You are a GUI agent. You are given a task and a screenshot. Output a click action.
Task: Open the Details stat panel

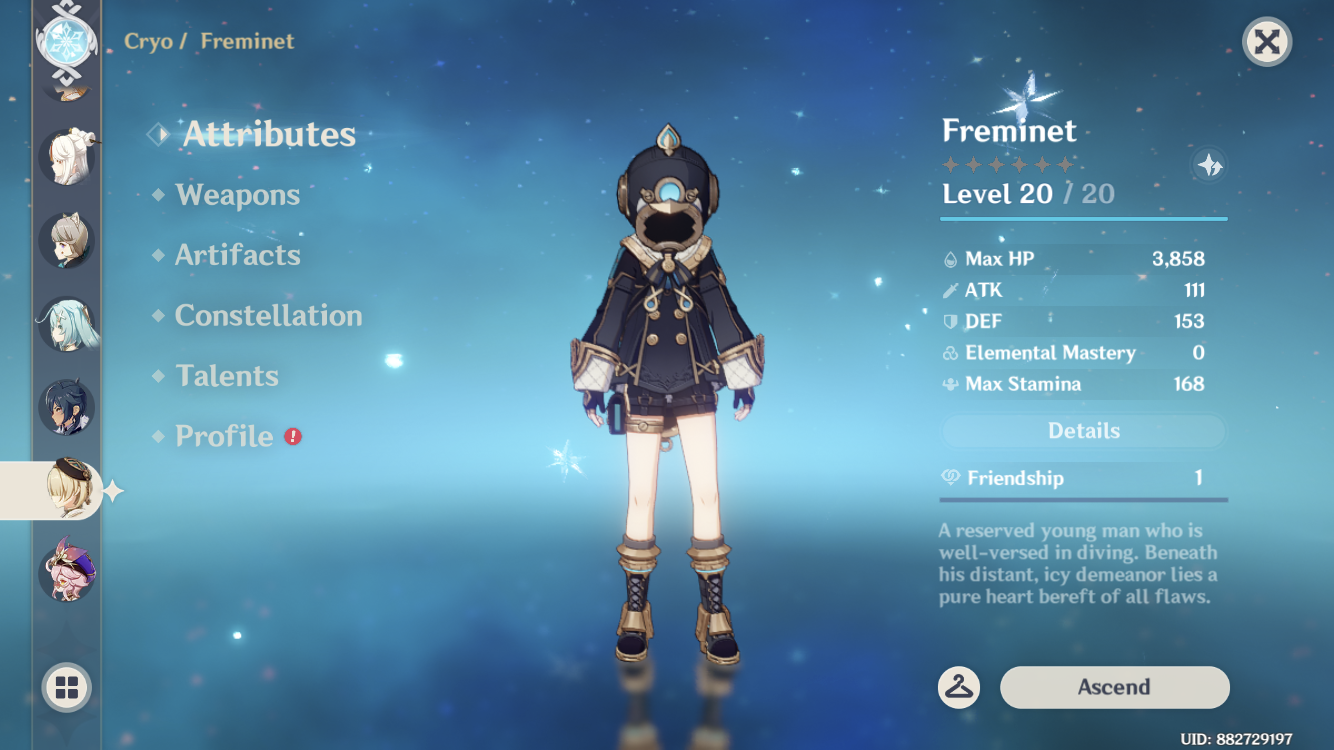(1083, 430)
